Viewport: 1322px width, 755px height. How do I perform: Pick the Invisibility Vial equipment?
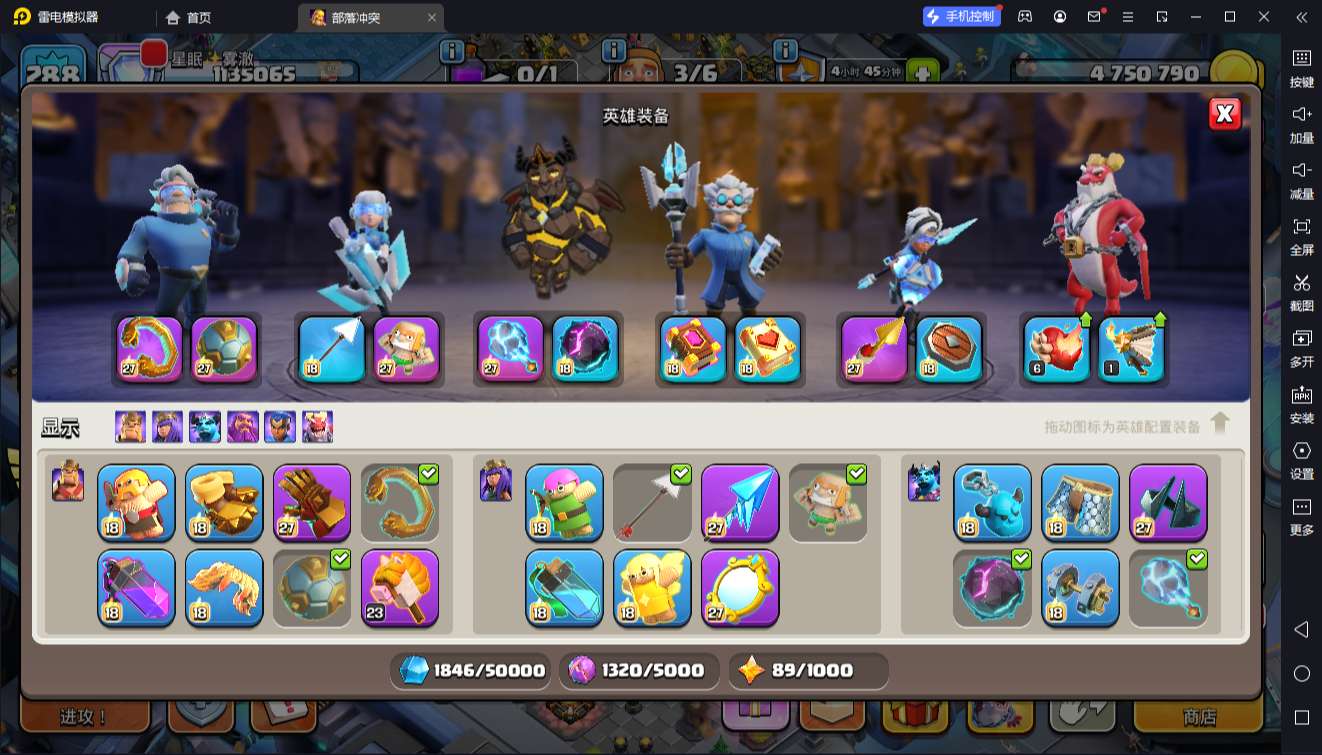pos(564,587)
